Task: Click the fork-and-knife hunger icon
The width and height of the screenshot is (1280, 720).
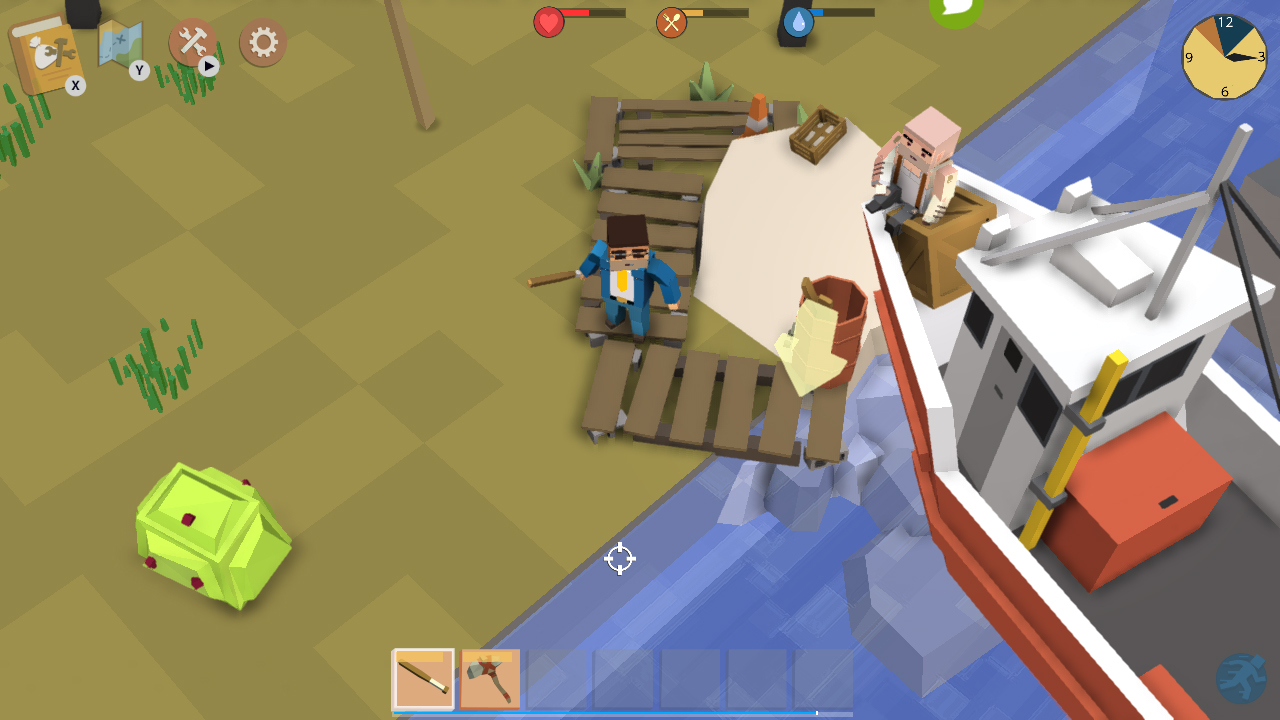Action: click(672, 20)
